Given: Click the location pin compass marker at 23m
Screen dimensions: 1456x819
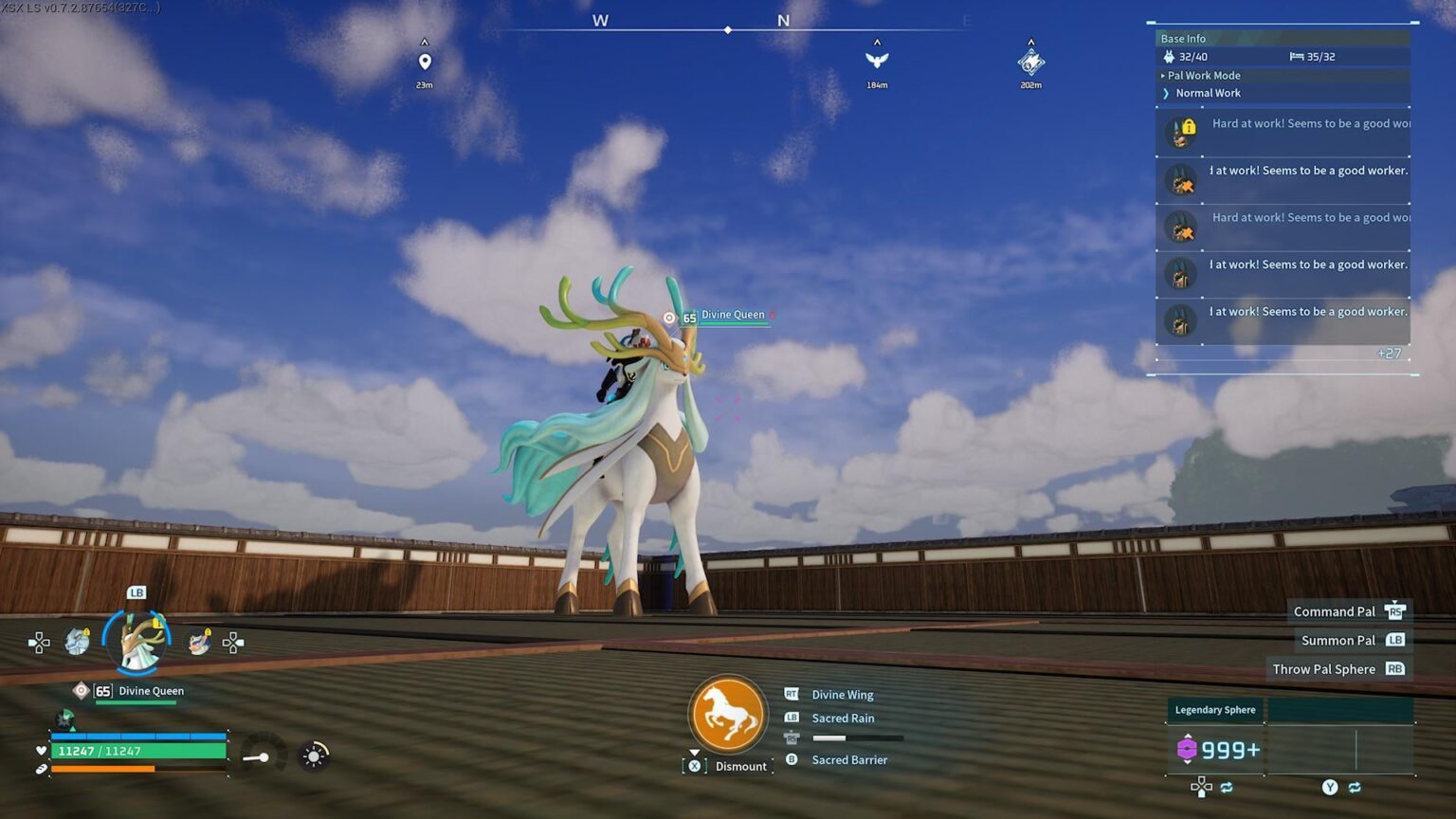Looking at the screenshot, I should [425, 63].
